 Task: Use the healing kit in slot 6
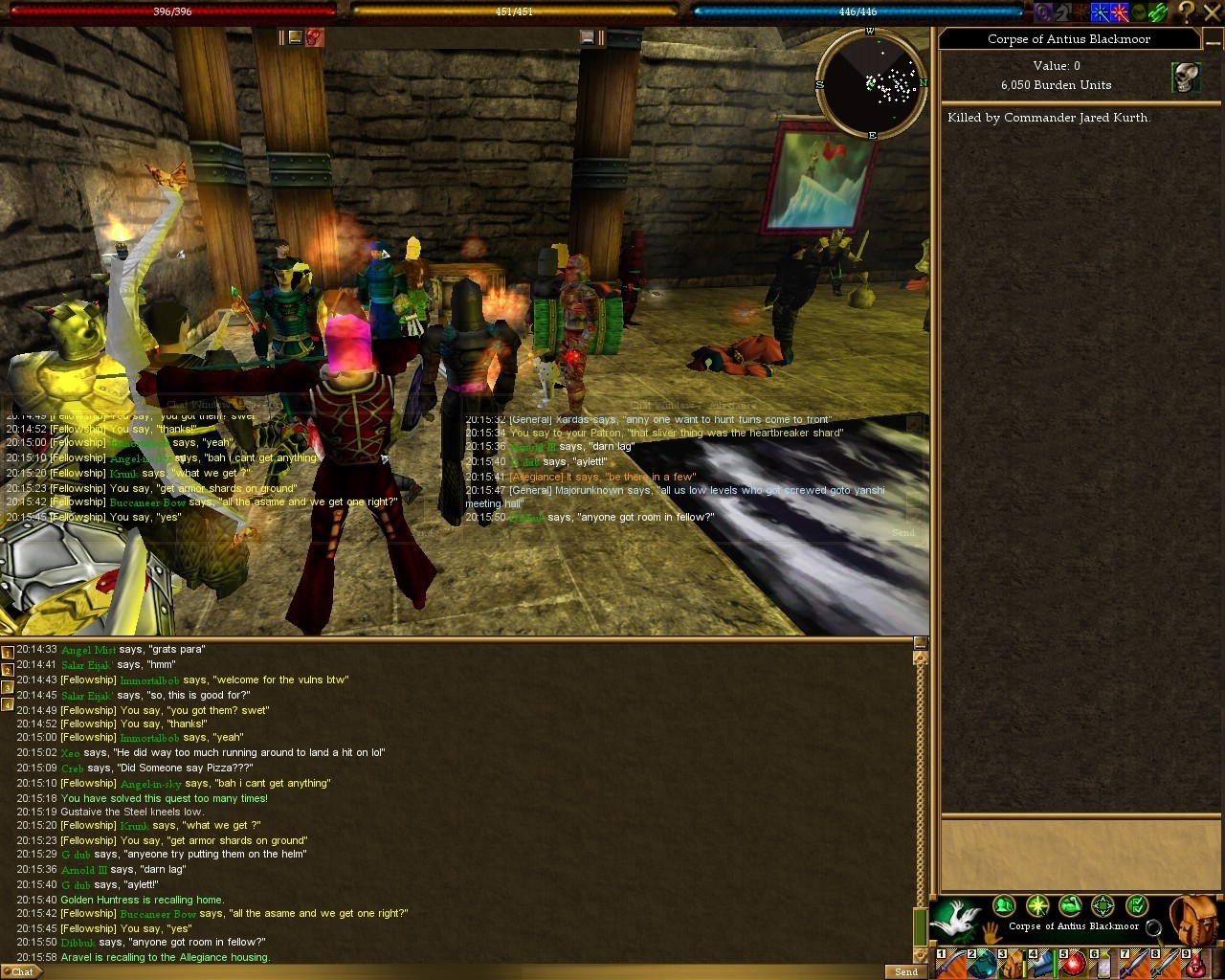click(1102, 964)
